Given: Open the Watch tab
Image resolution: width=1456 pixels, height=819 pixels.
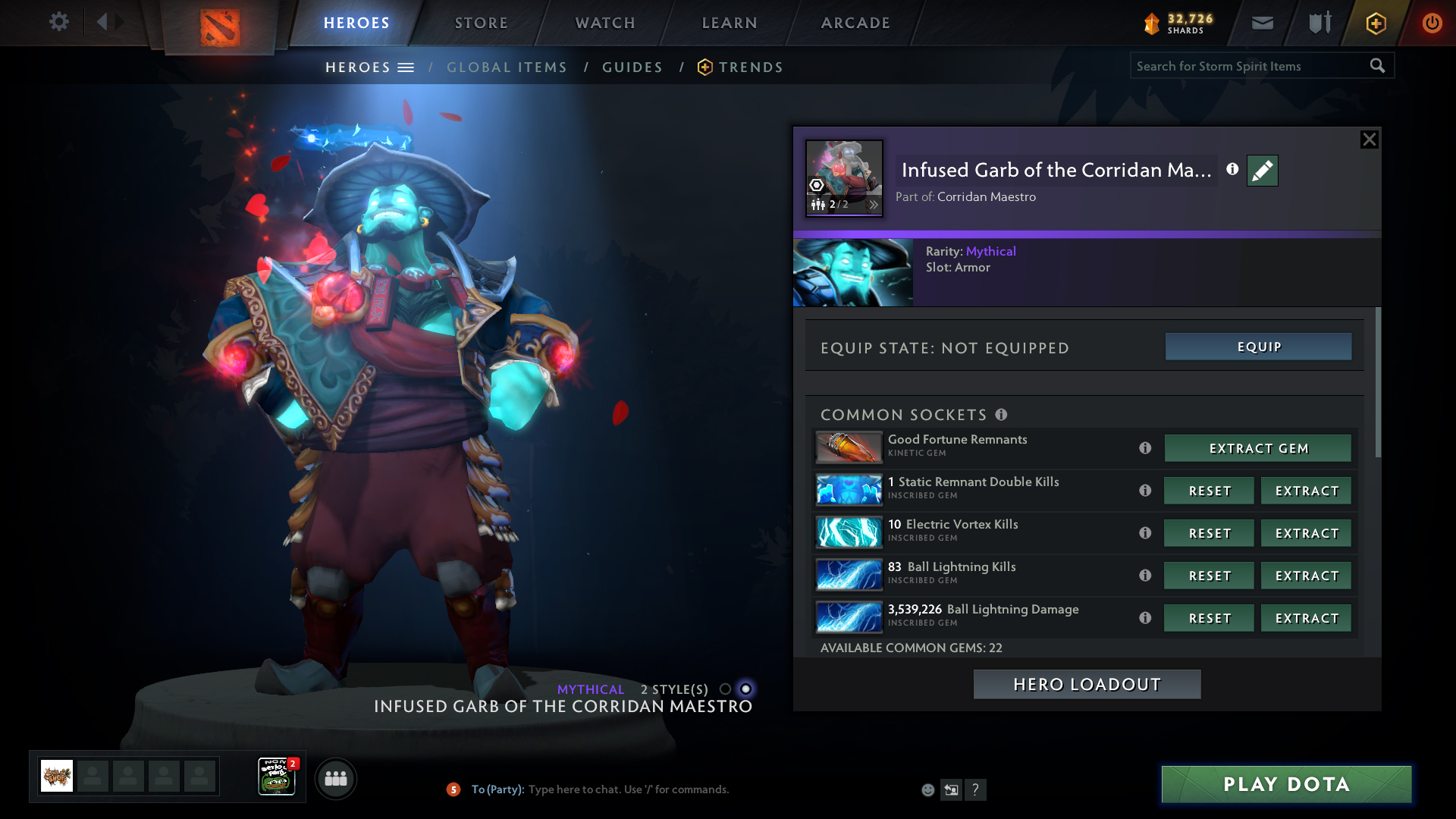Looking at the screenshot, I should pyautogui.click(x=605, y=23).
